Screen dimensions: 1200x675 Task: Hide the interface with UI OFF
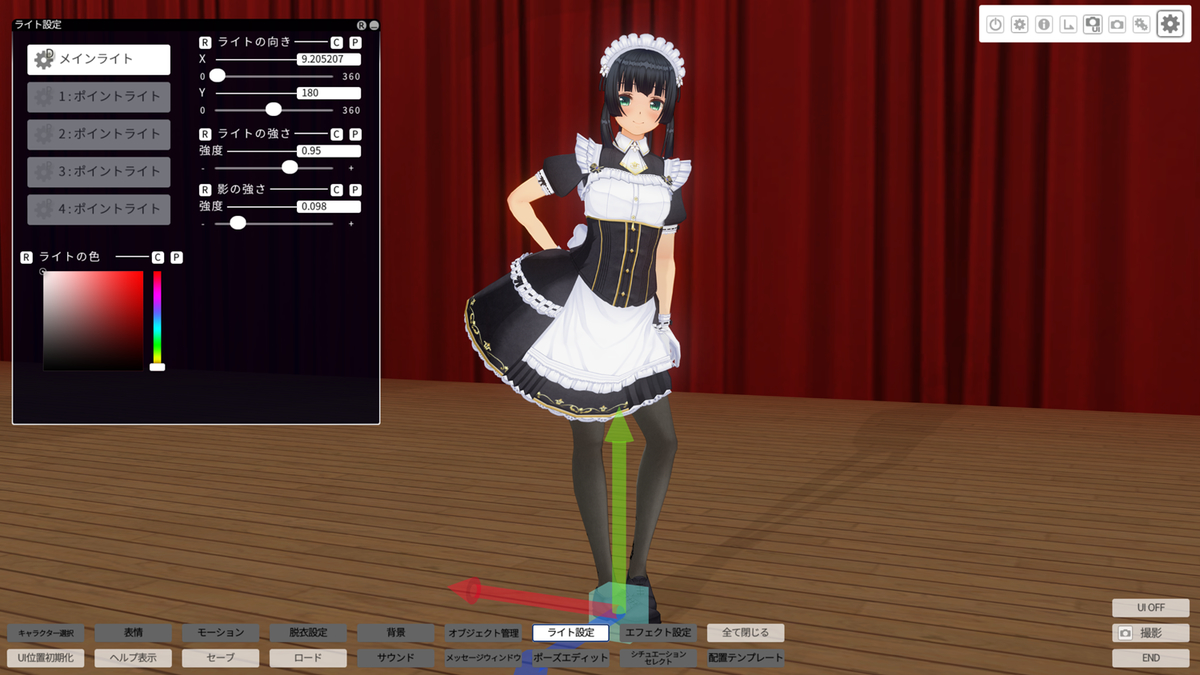point(1150,607)
